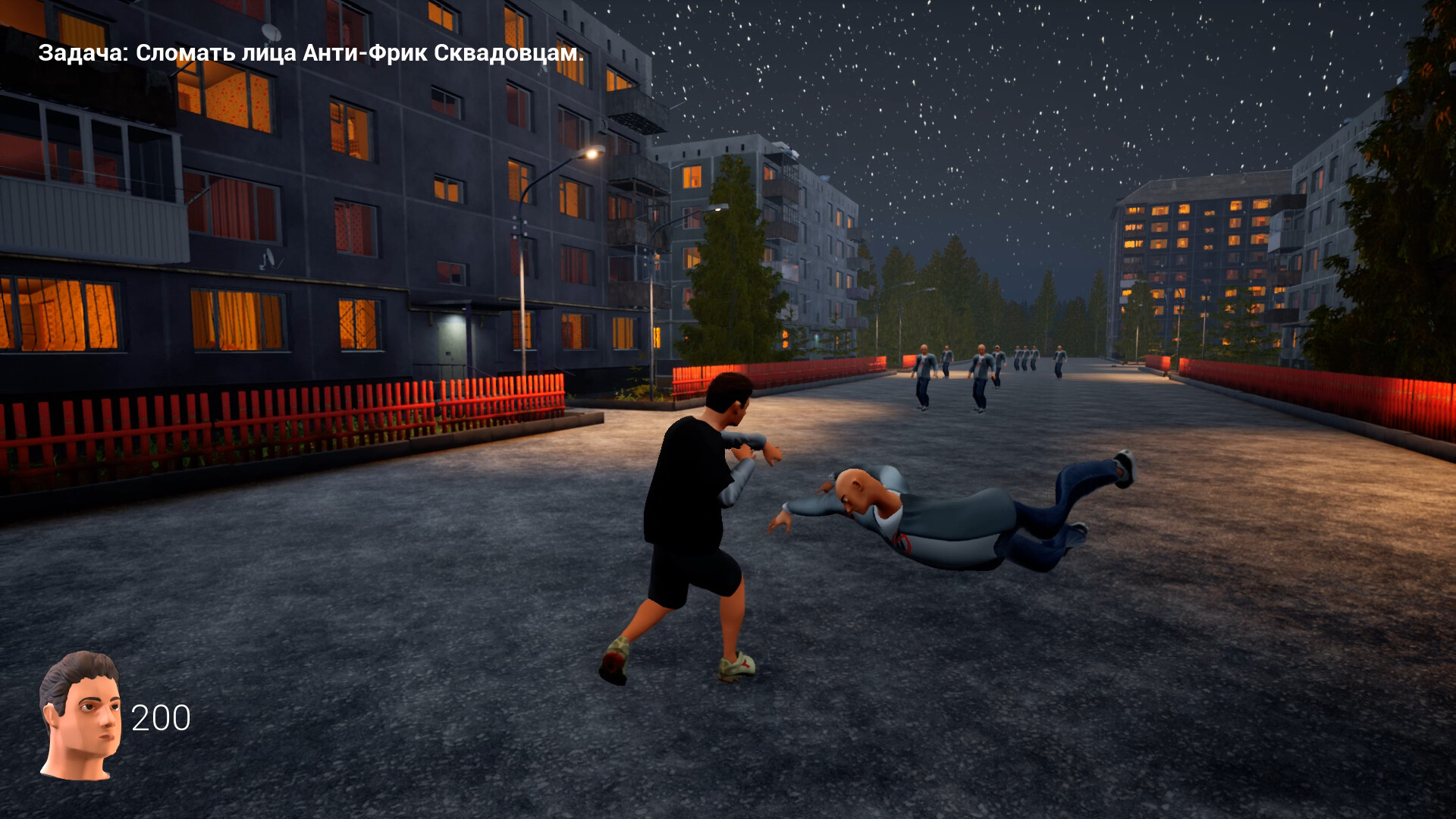Image resolution: width=1456 pixels, height=819 pixels.
Task: Click the starry night sky
Action: tap(1062, 114)
